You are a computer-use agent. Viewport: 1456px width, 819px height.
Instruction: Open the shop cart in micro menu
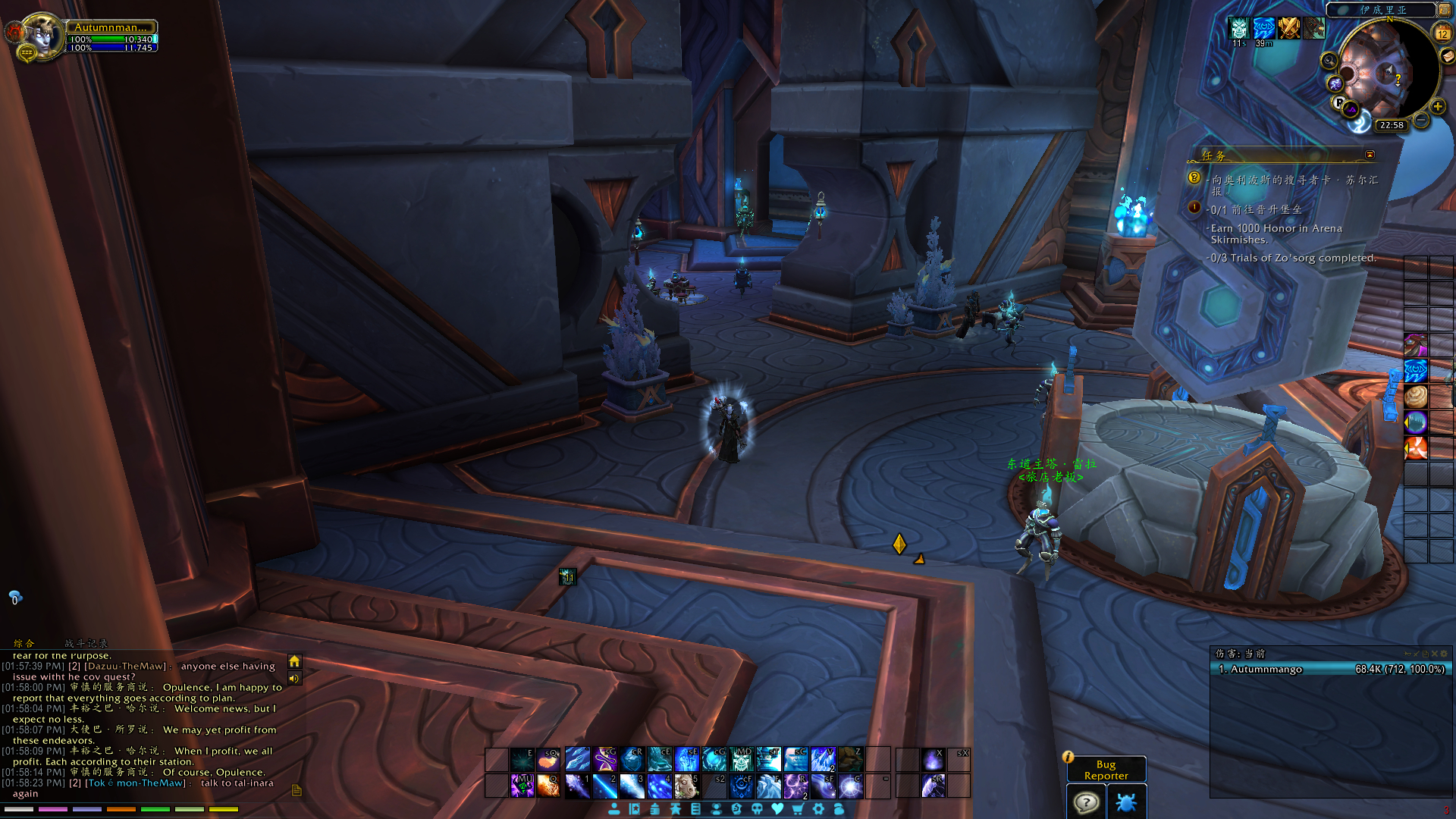[798, 809]
